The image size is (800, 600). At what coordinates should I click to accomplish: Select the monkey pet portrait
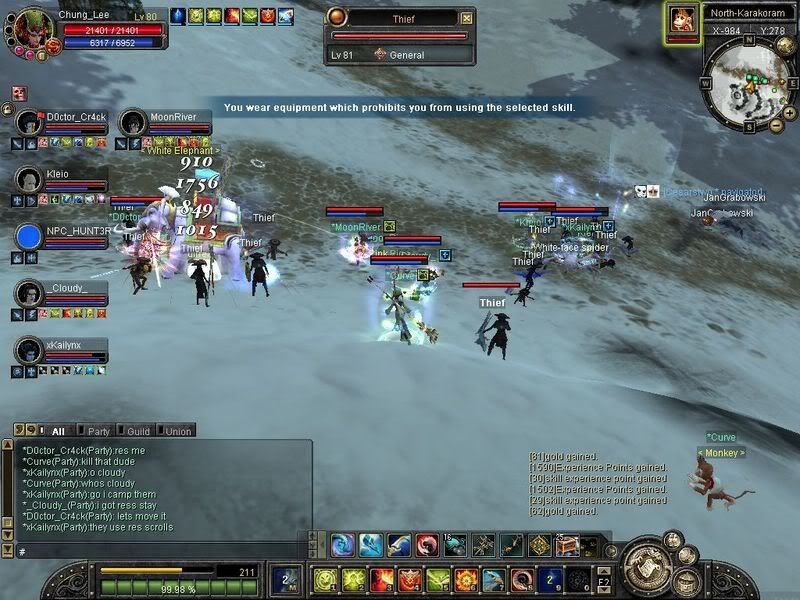pyautogui.click(x=682, y=19)
